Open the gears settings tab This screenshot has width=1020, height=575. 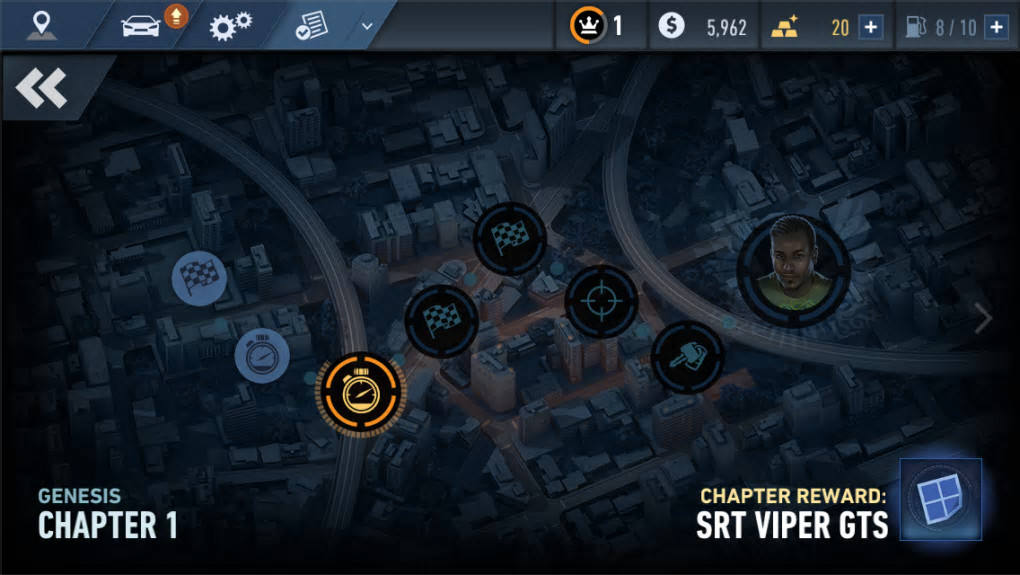230,25
